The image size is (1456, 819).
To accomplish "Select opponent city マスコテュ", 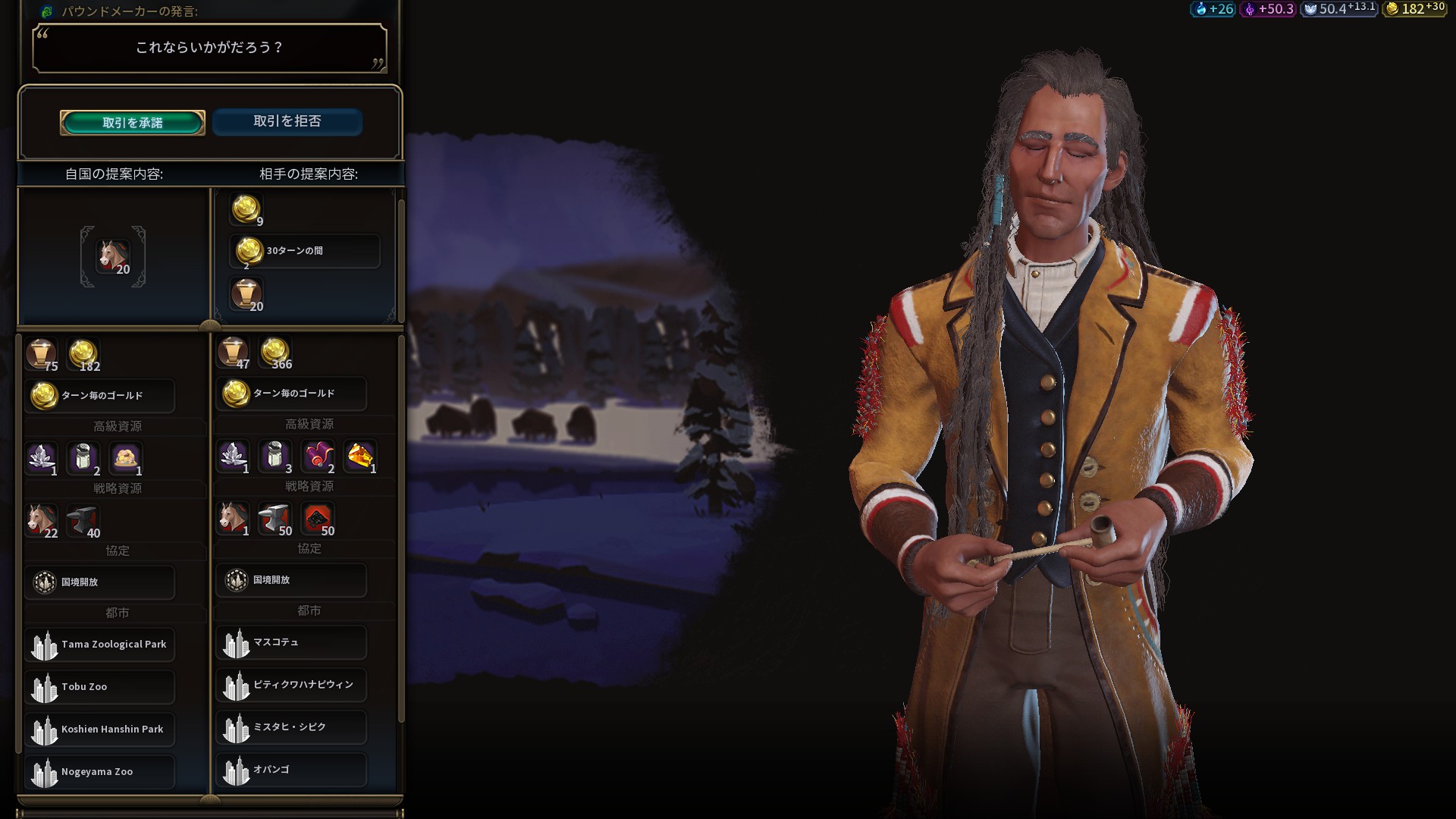I will coord(291,642).
